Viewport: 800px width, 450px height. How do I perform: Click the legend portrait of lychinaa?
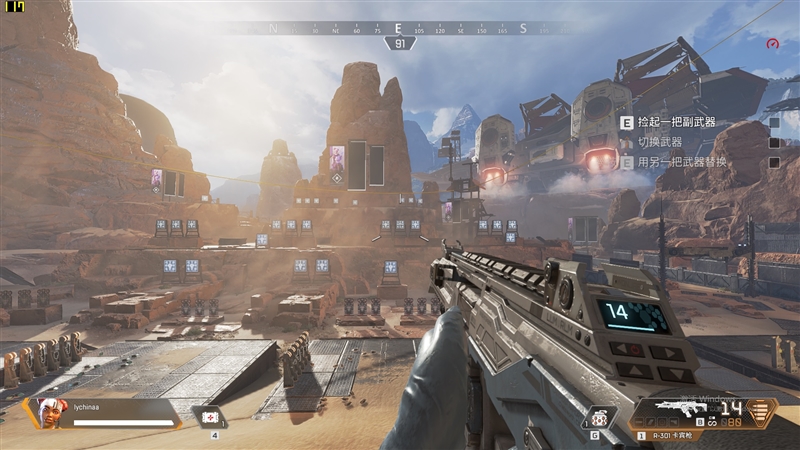46,412
